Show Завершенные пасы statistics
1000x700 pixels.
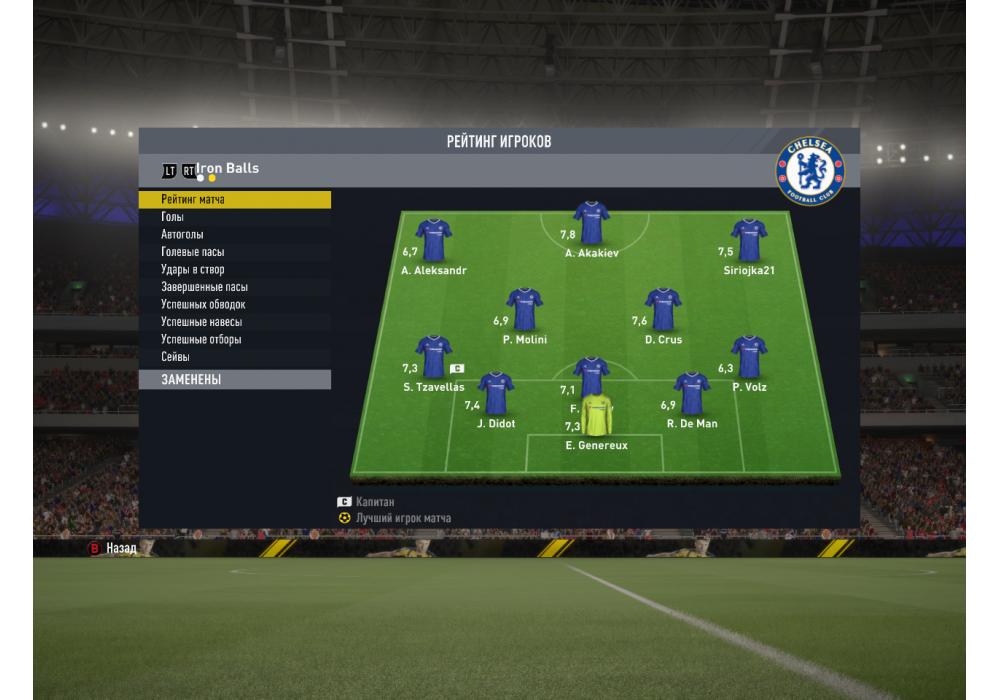tap(234, 287)
